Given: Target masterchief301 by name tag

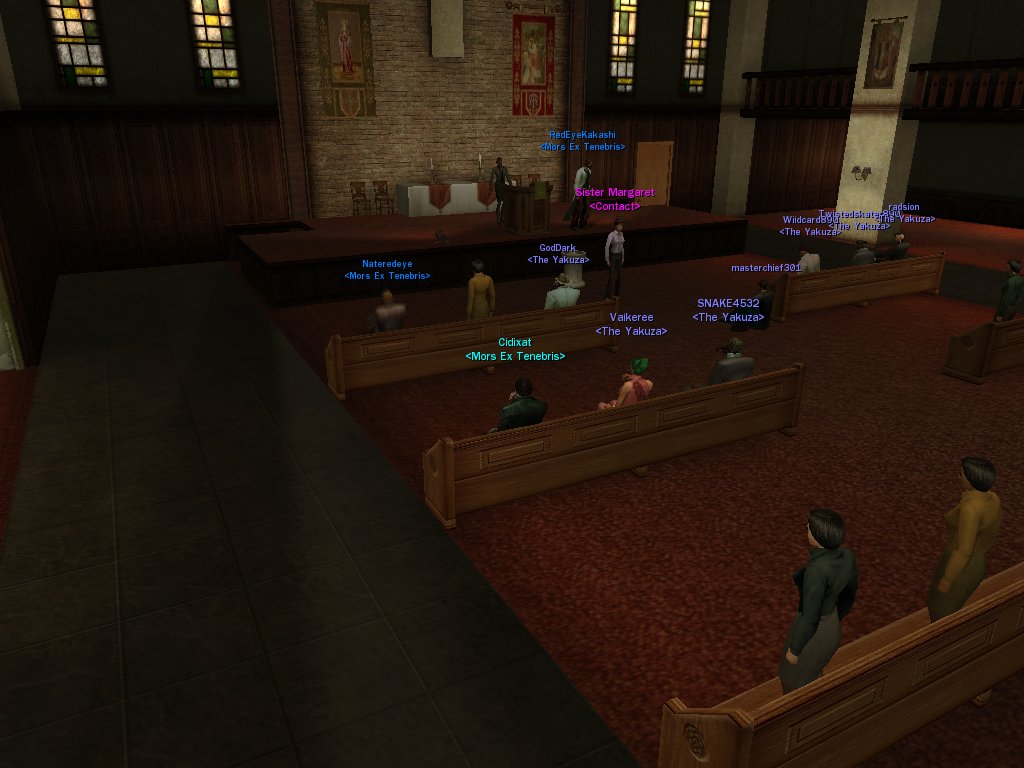Looking at the screenshot, I should point(766,268).
